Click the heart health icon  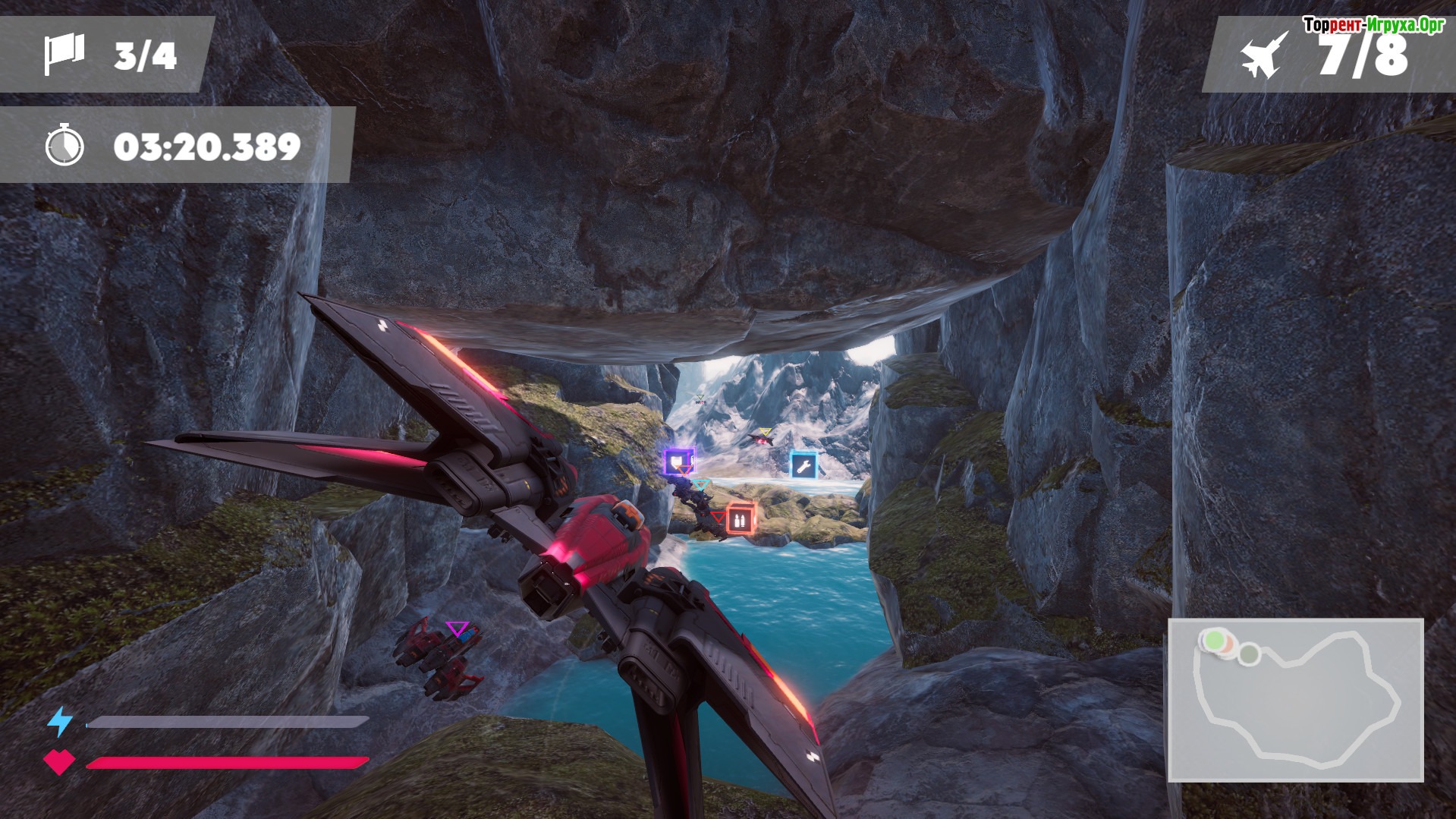[x=59, y=761]
